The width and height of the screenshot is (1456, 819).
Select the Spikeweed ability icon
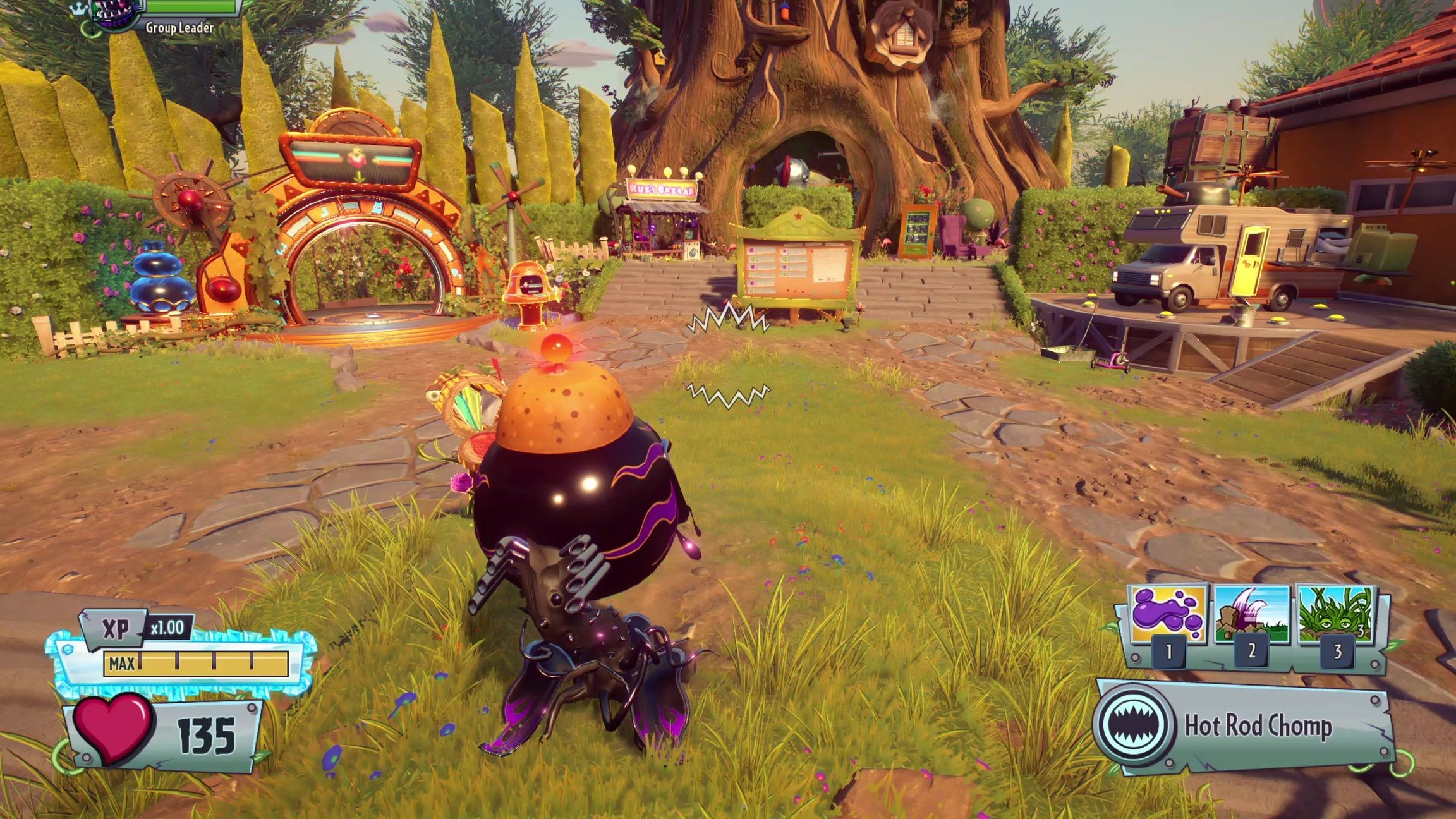click(x=1336, y=615)
